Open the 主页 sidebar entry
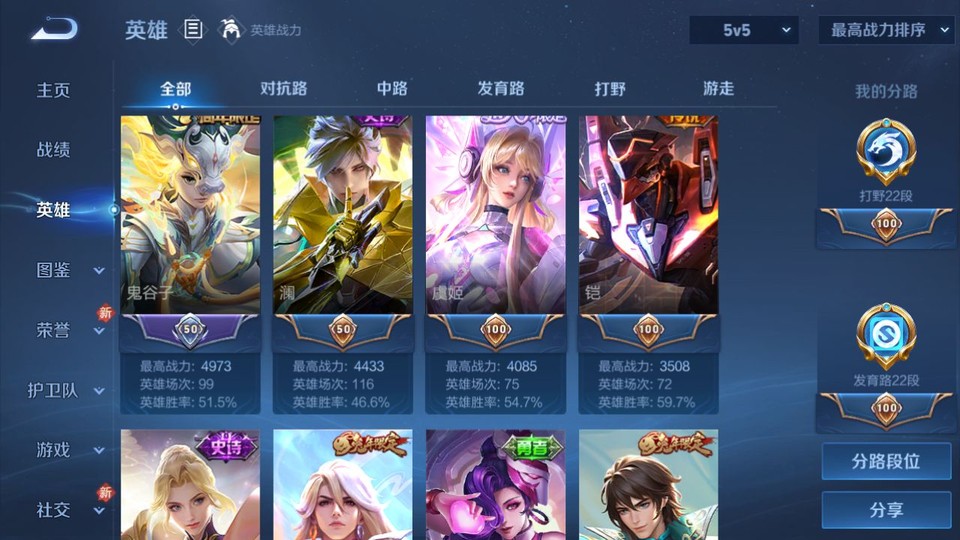Viewport: 960px width, 540px height. click(54, 90)
